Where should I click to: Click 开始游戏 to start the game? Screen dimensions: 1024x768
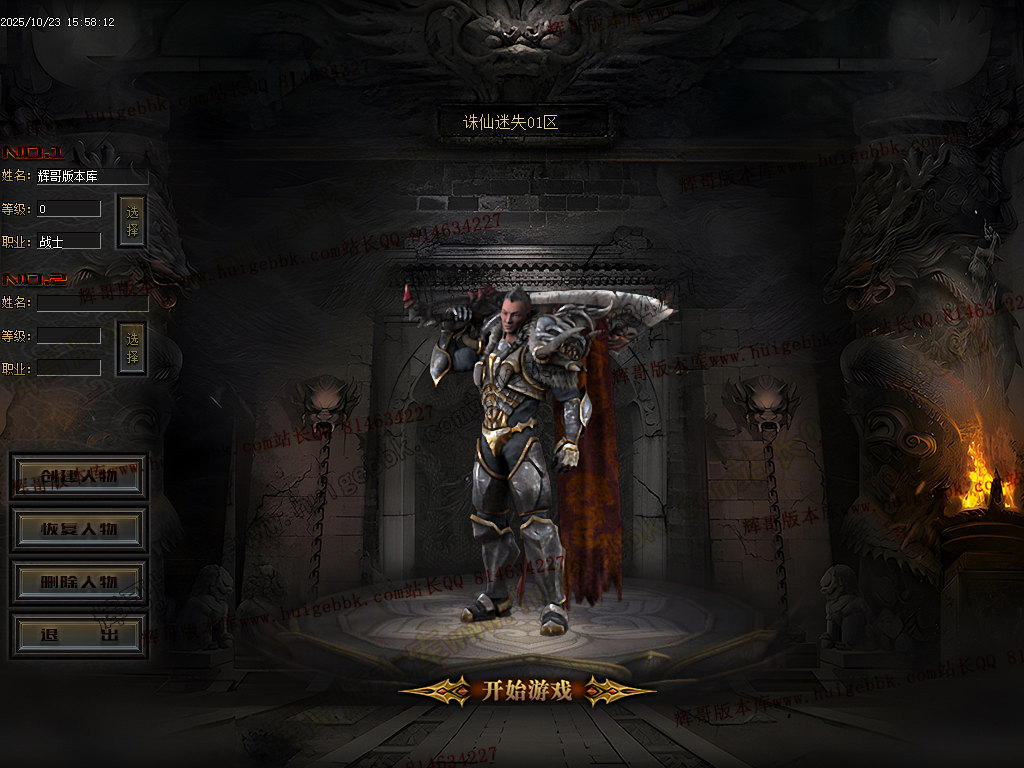pos(527,690)
